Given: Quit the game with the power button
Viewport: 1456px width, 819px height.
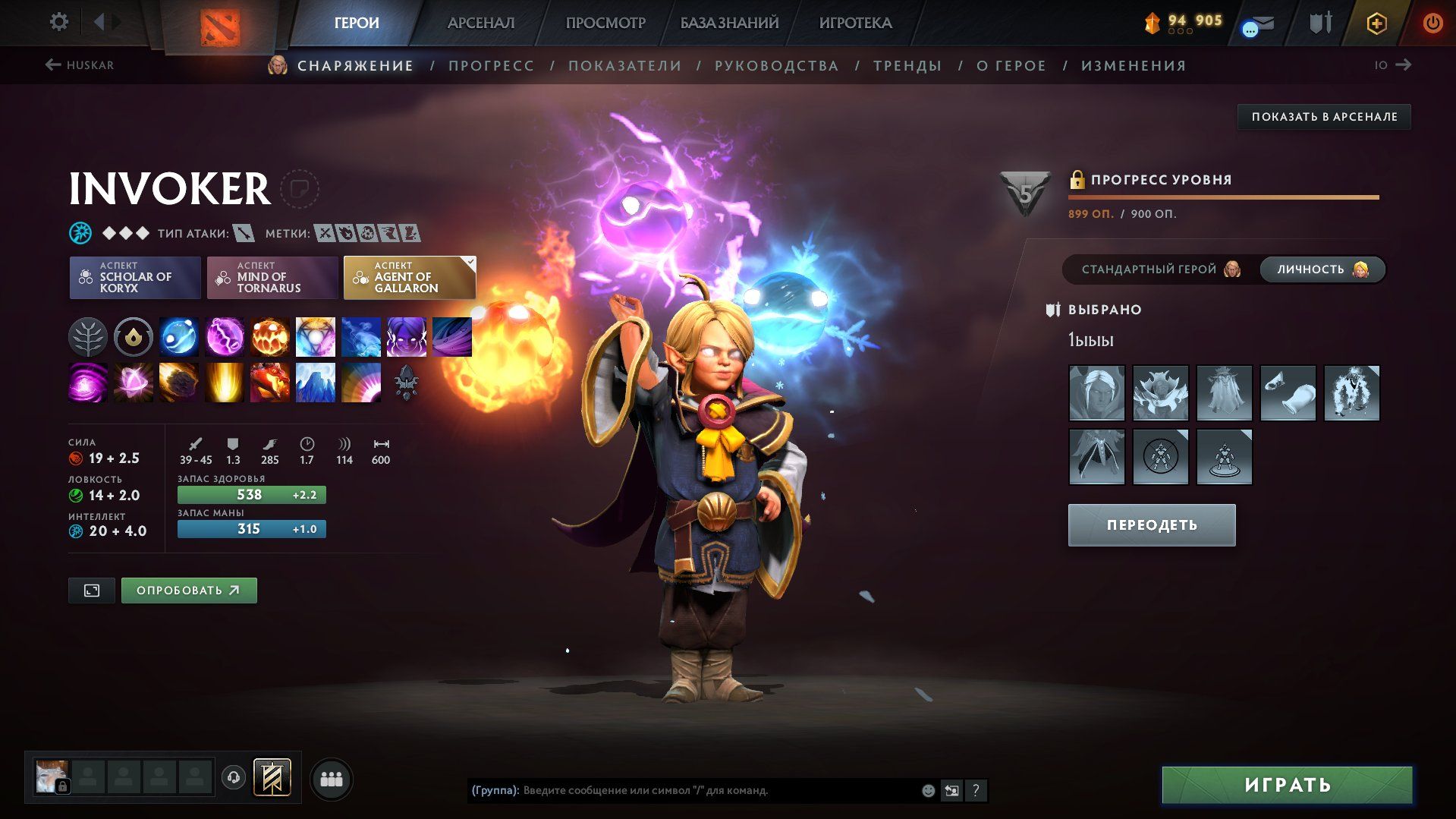Looking at the screenshot, I should [x=1432, y=23].
